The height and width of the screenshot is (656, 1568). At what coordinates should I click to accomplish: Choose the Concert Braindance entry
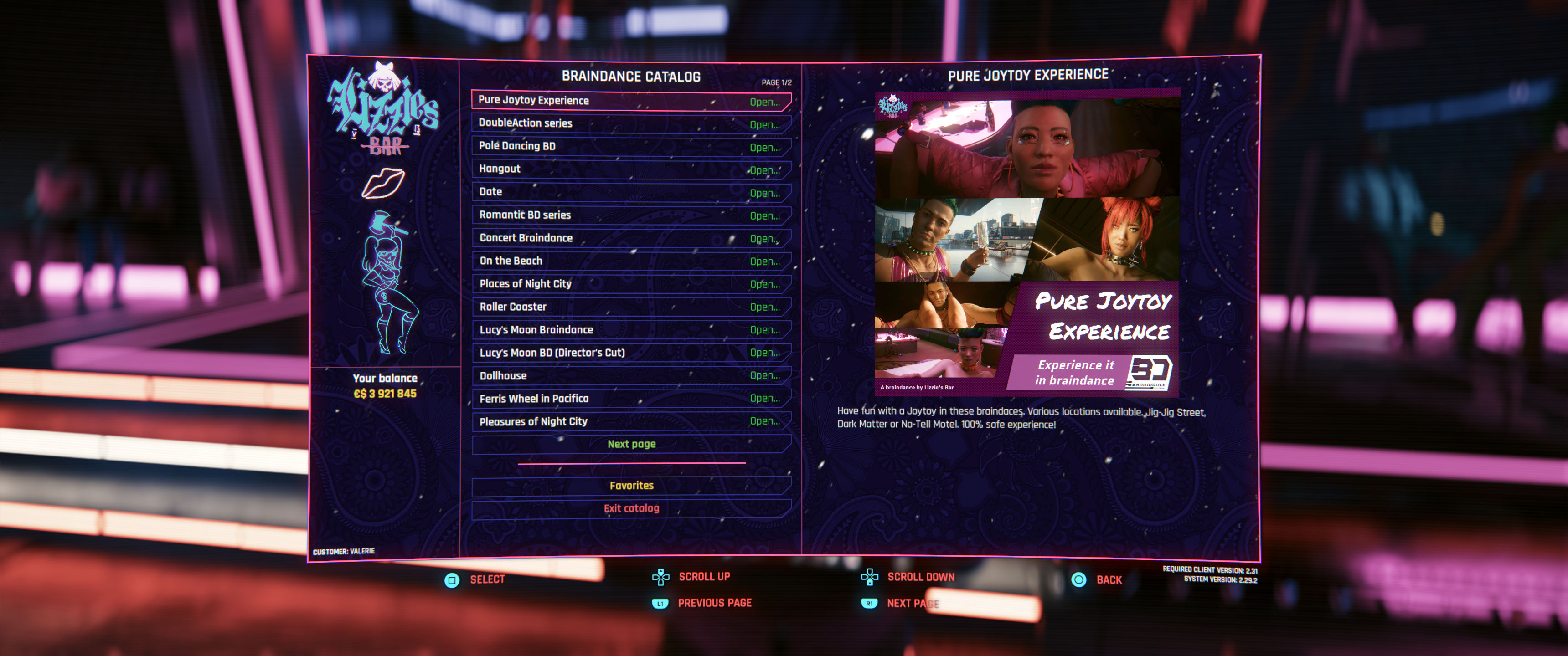point(630,238)
